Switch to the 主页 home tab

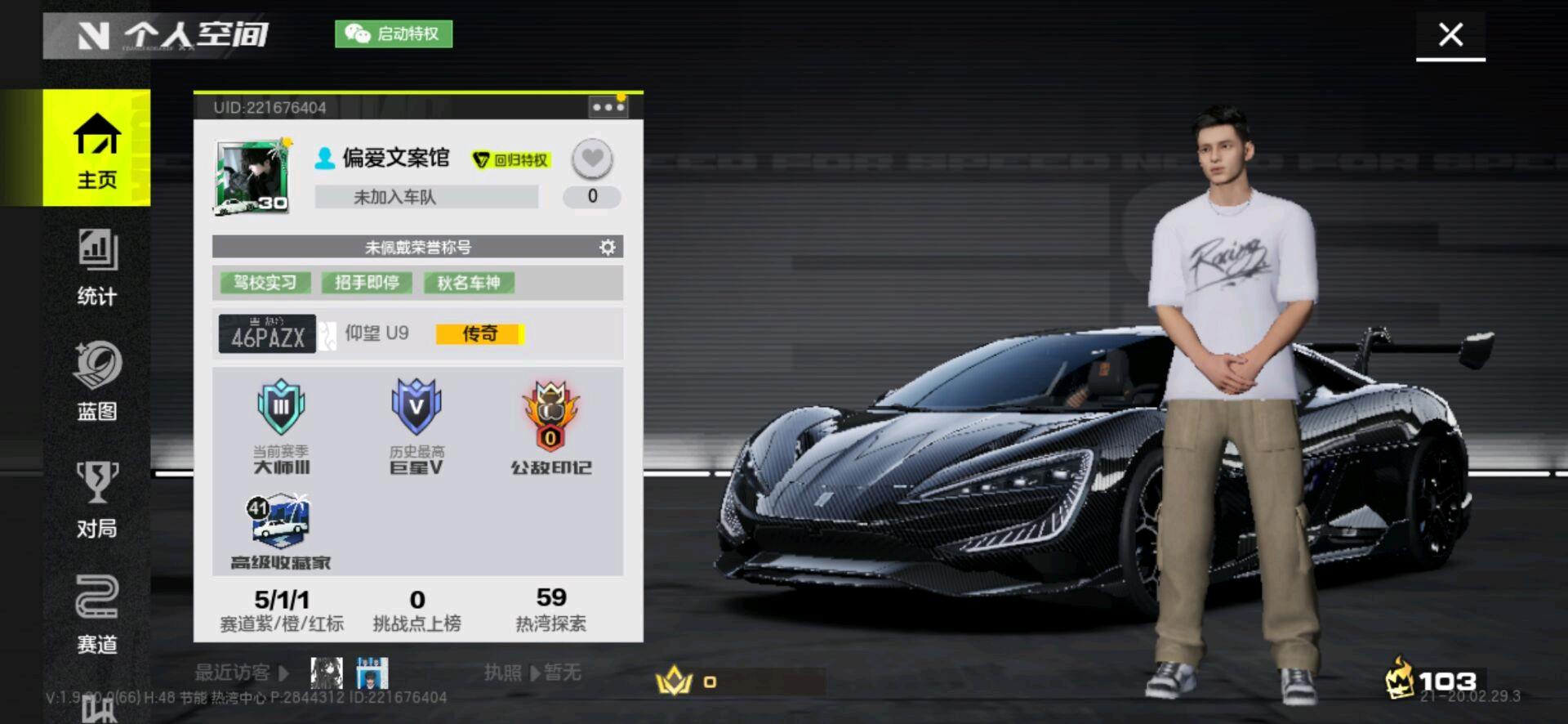[96, 149]
